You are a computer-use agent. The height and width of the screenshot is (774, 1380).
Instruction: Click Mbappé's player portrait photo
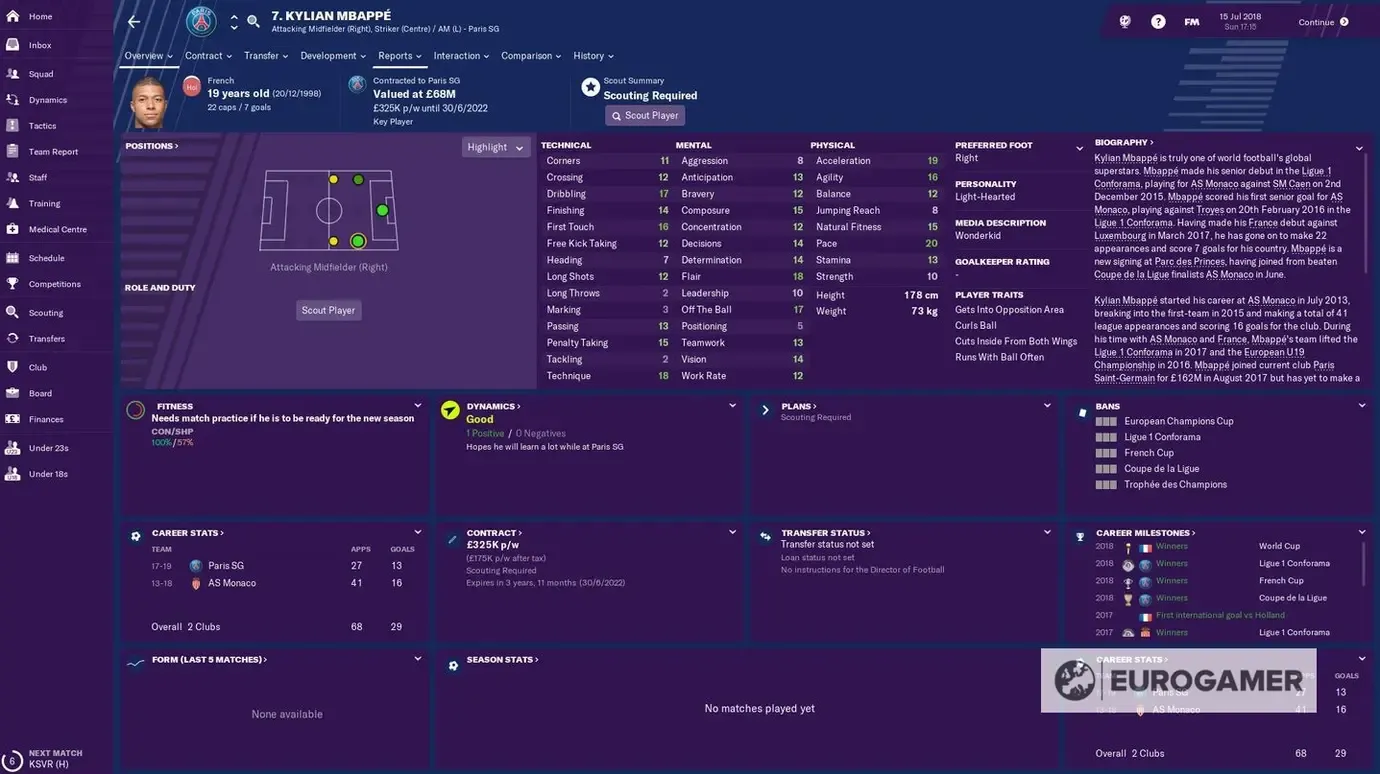pos(145,99)
